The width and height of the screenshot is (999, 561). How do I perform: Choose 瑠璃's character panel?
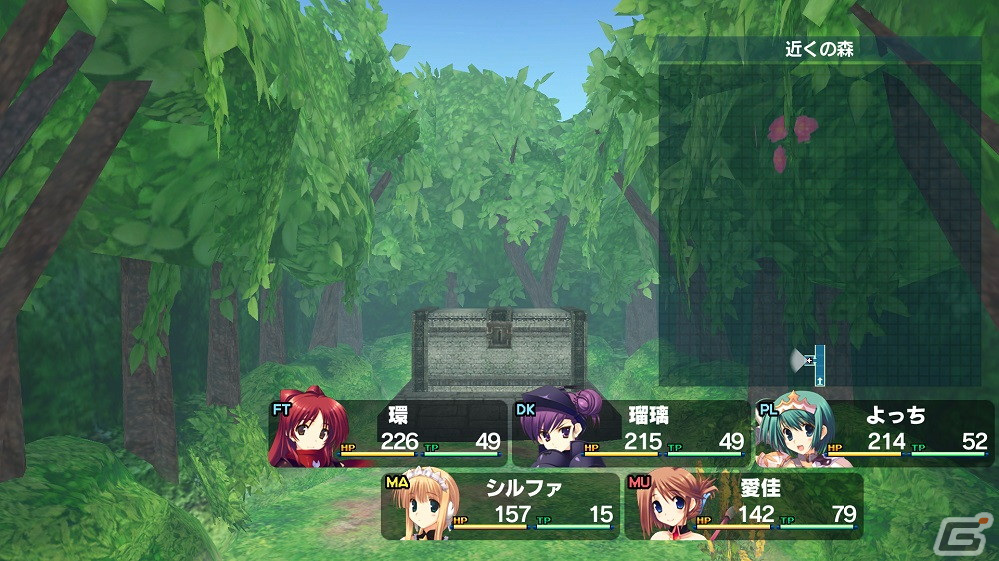click(631, 433)
